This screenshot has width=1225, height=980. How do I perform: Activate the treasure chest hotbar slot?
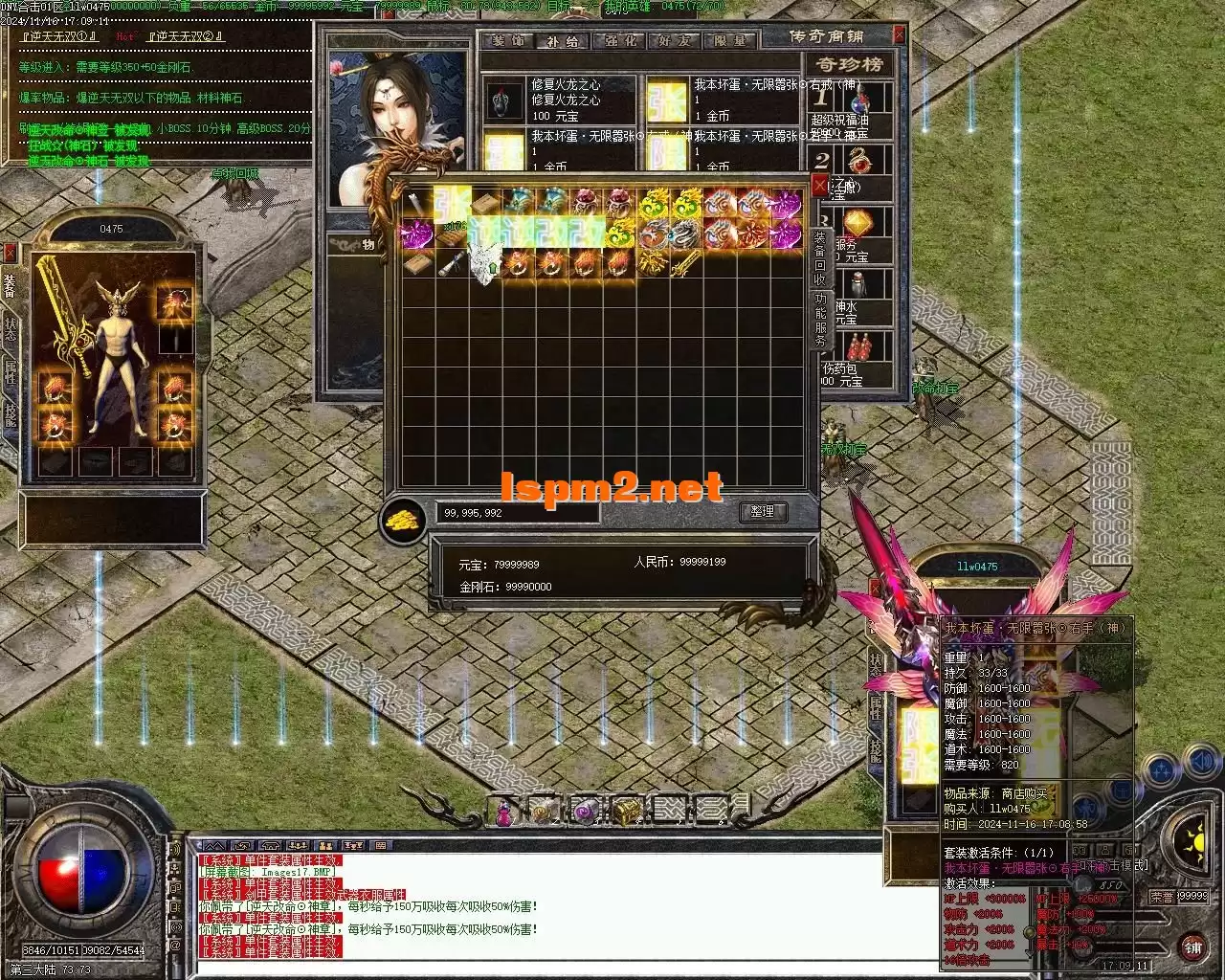(626, 811)
